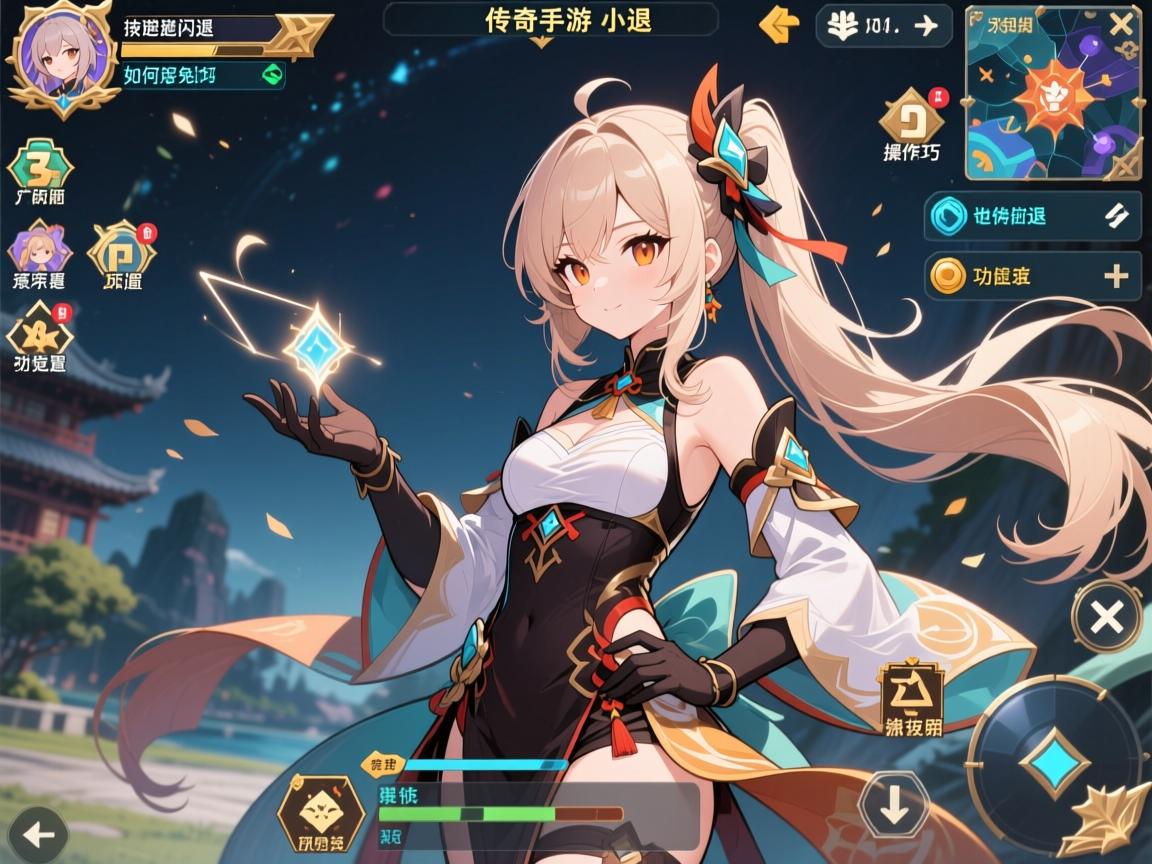Click the plus on the gold coin row
The height and width of the screenshot is (864, 1152).
click(1115, 276)
